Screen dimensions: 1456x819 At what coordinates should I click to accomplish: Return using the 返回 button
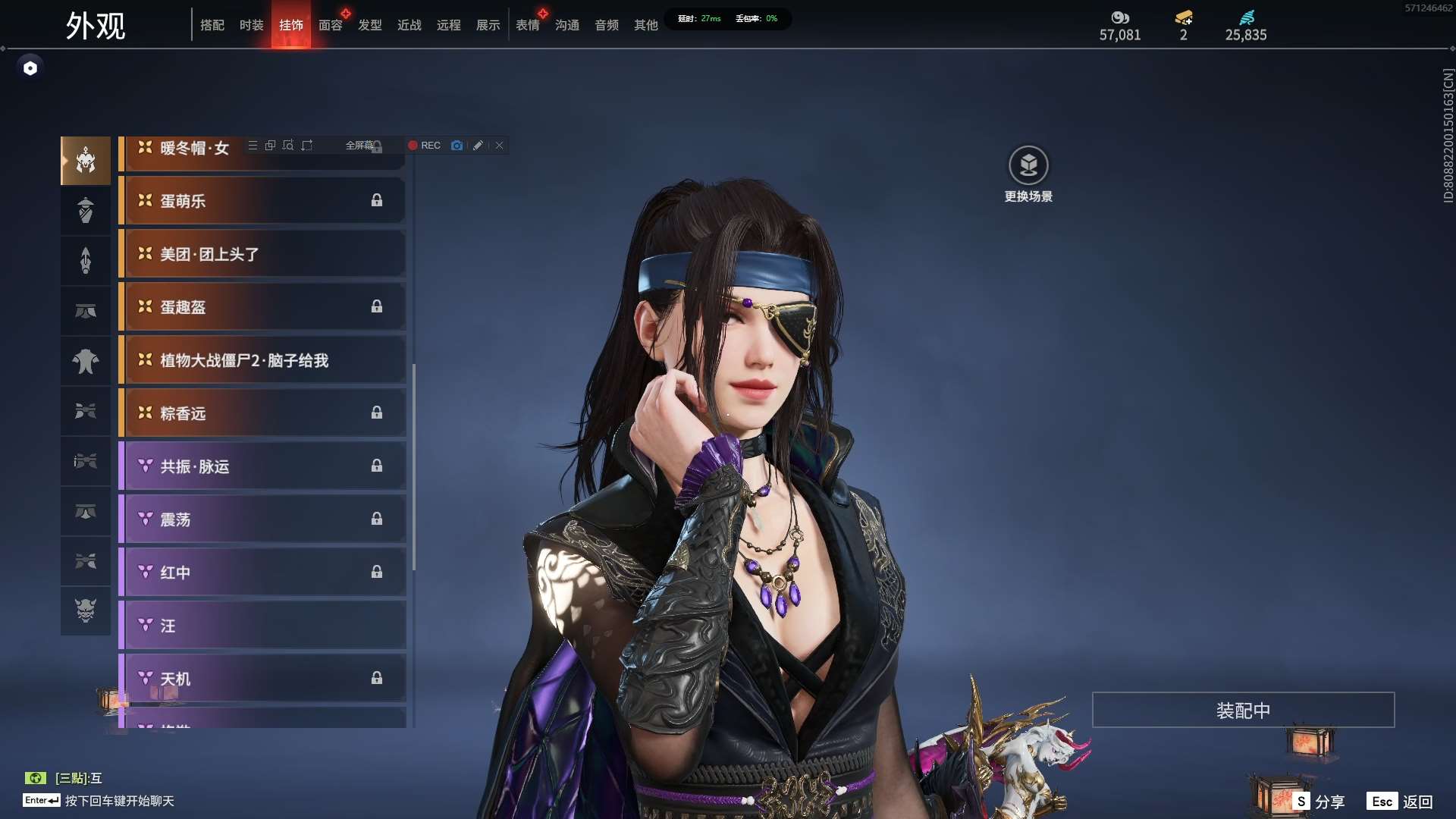[1401, 802]
